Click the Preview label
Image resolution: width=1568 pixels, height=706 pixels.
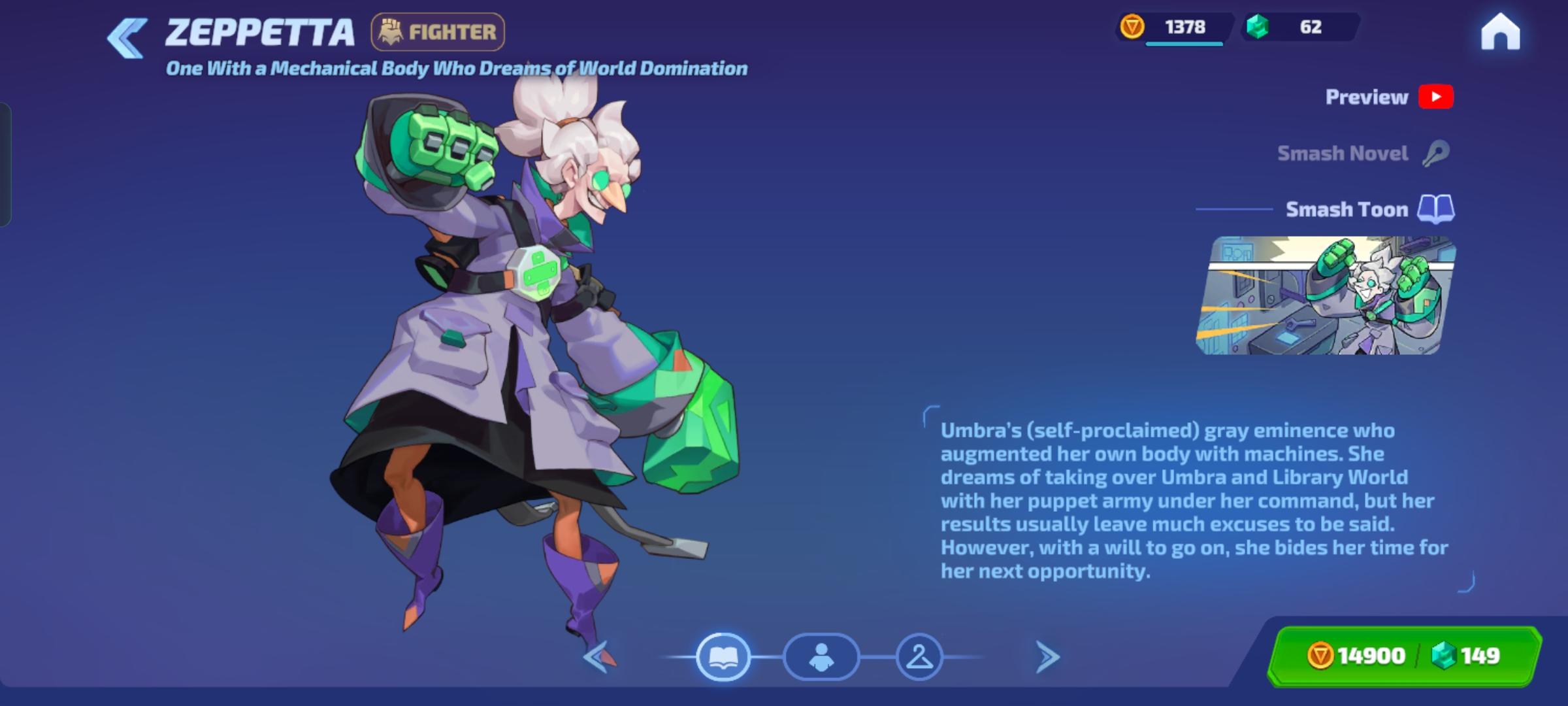(x=1365, y=96)
